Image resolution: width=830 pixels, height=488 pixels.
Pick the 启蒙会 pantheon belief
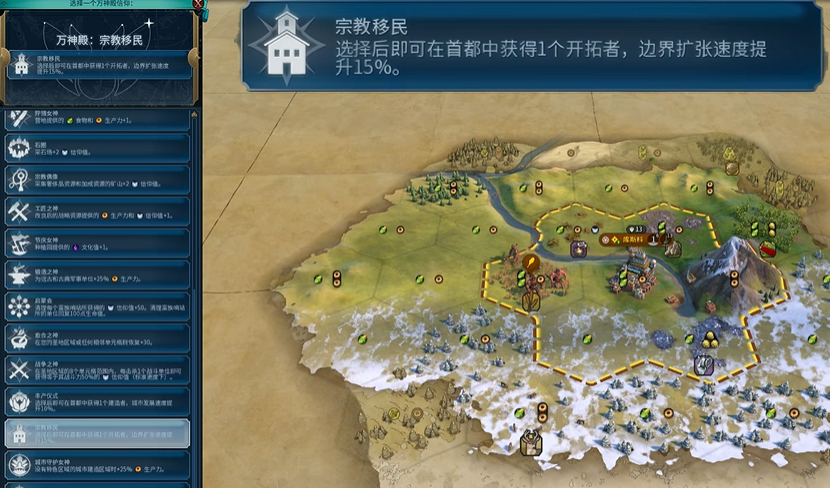97,306
